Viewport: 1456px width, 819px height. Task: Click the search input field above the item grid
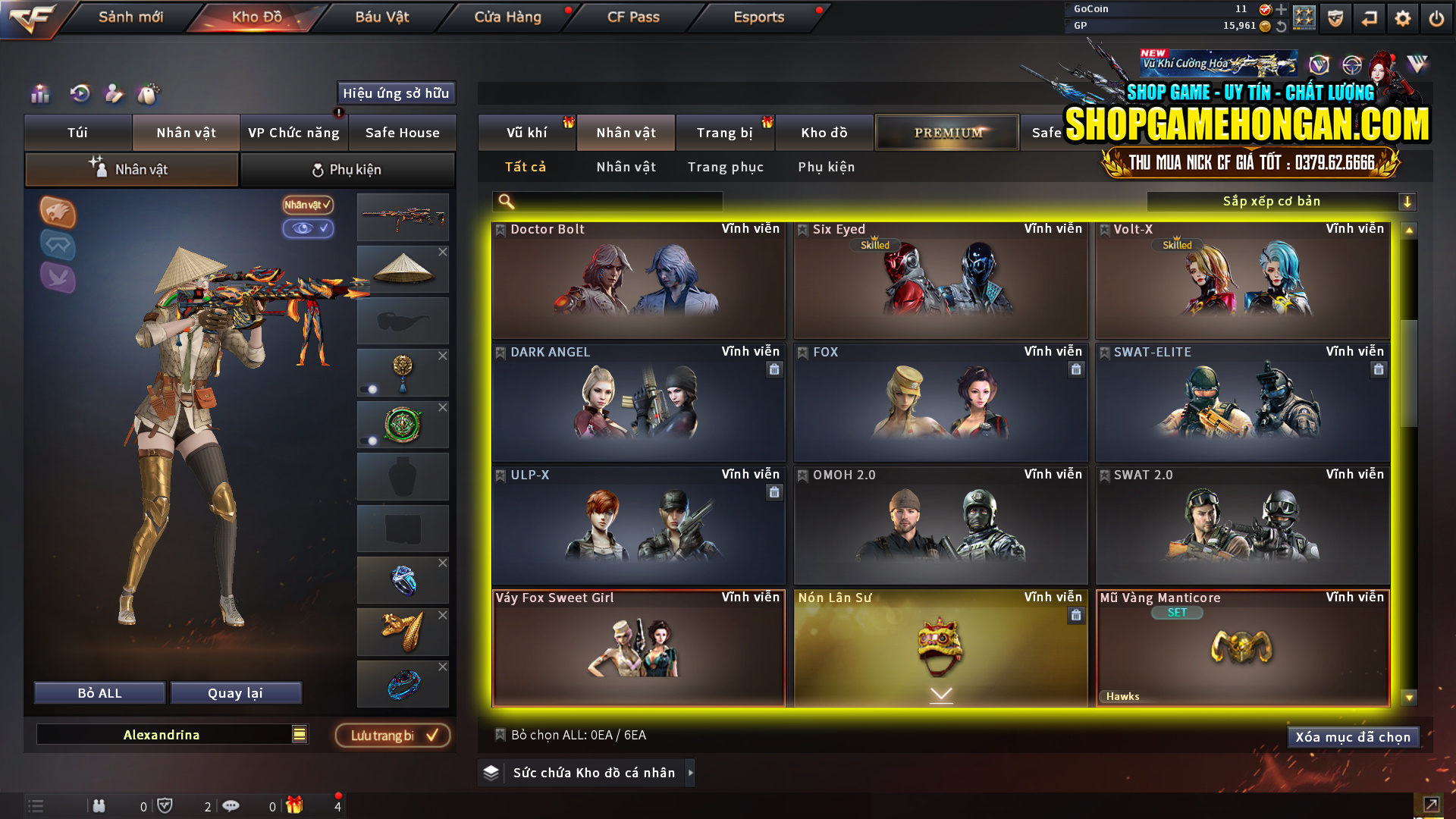tap(607, 201)
